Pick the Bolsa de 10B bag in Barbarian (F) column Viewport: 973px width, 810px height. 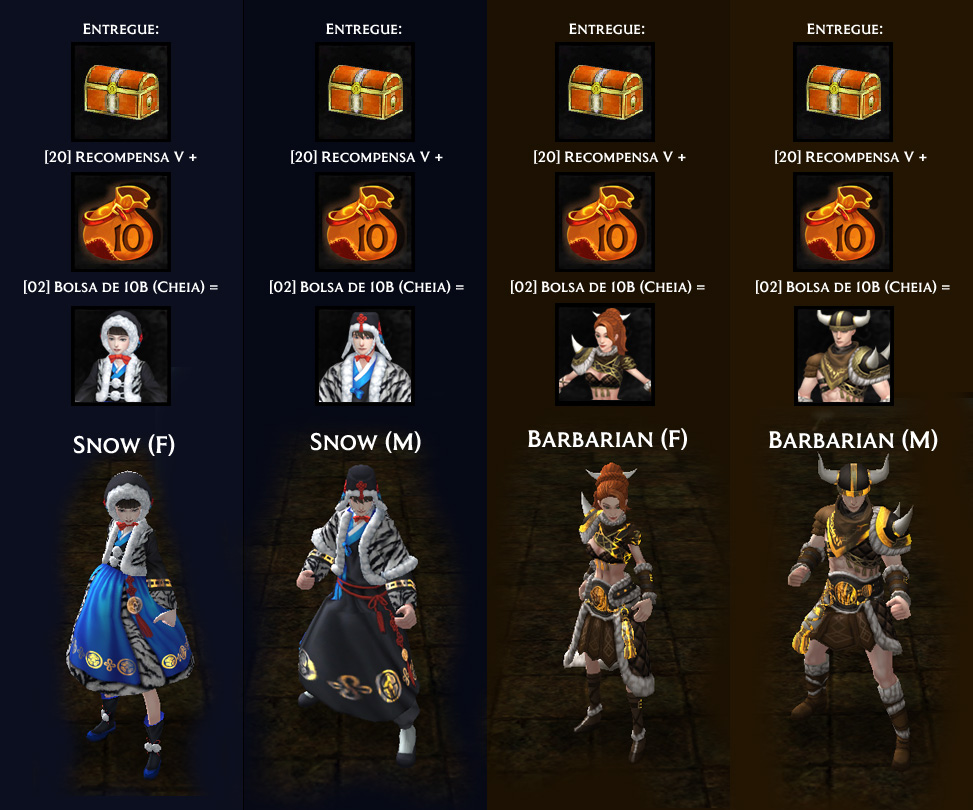605,222
